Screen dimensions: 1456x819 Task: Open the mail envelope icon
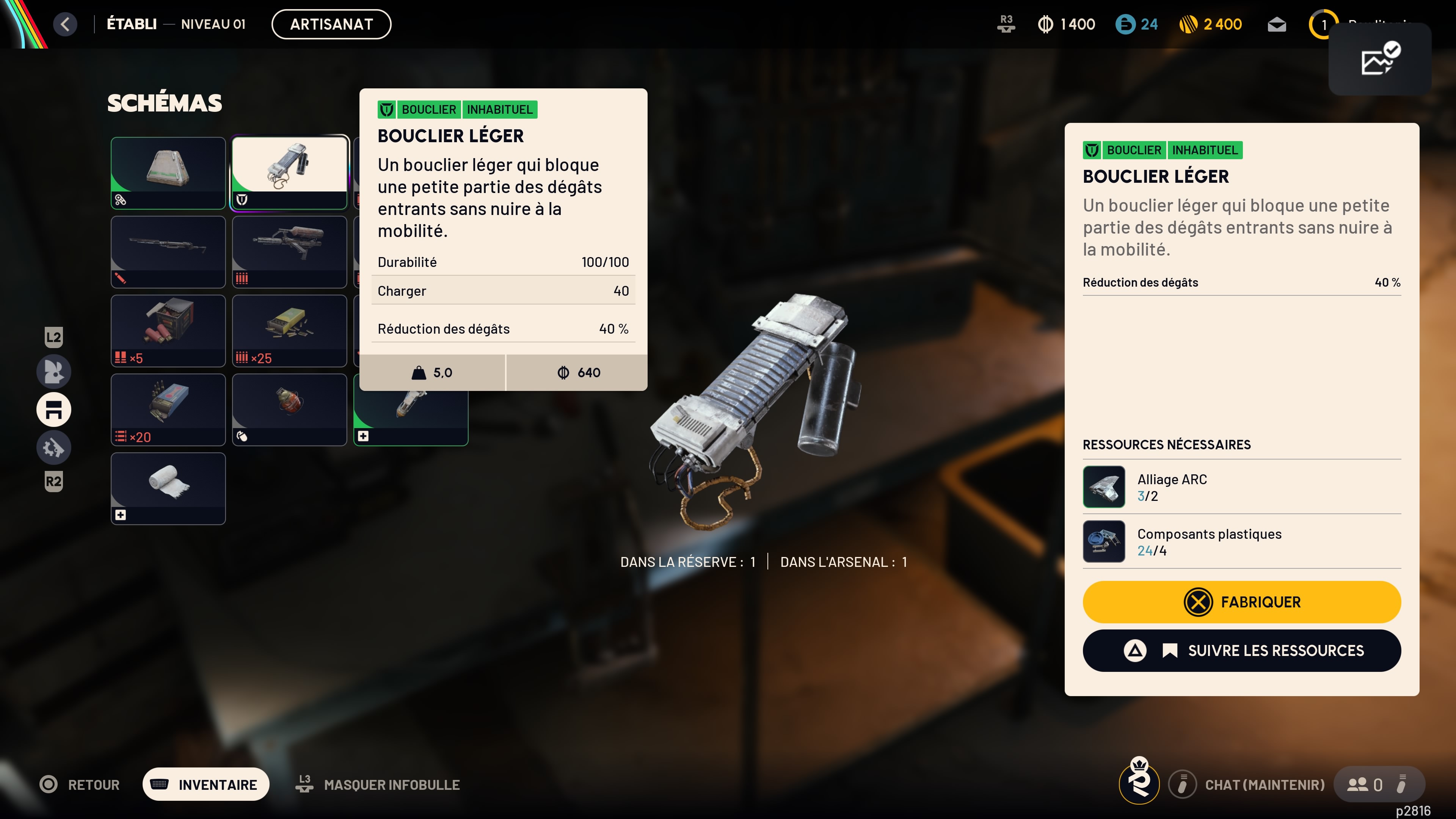(x=1276, y=25)
